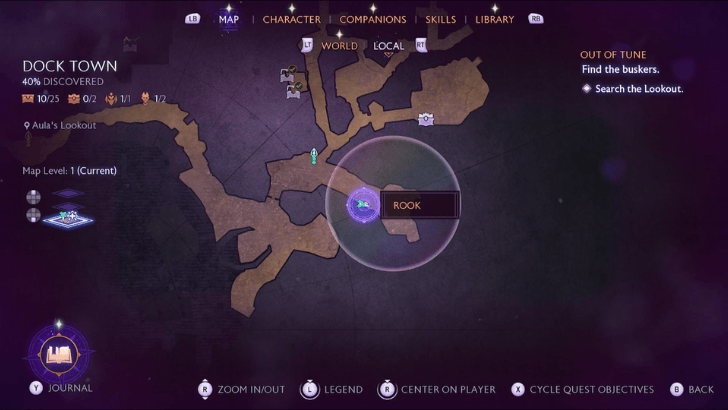
Task: Select the Map tab
Action: point(228,19)
